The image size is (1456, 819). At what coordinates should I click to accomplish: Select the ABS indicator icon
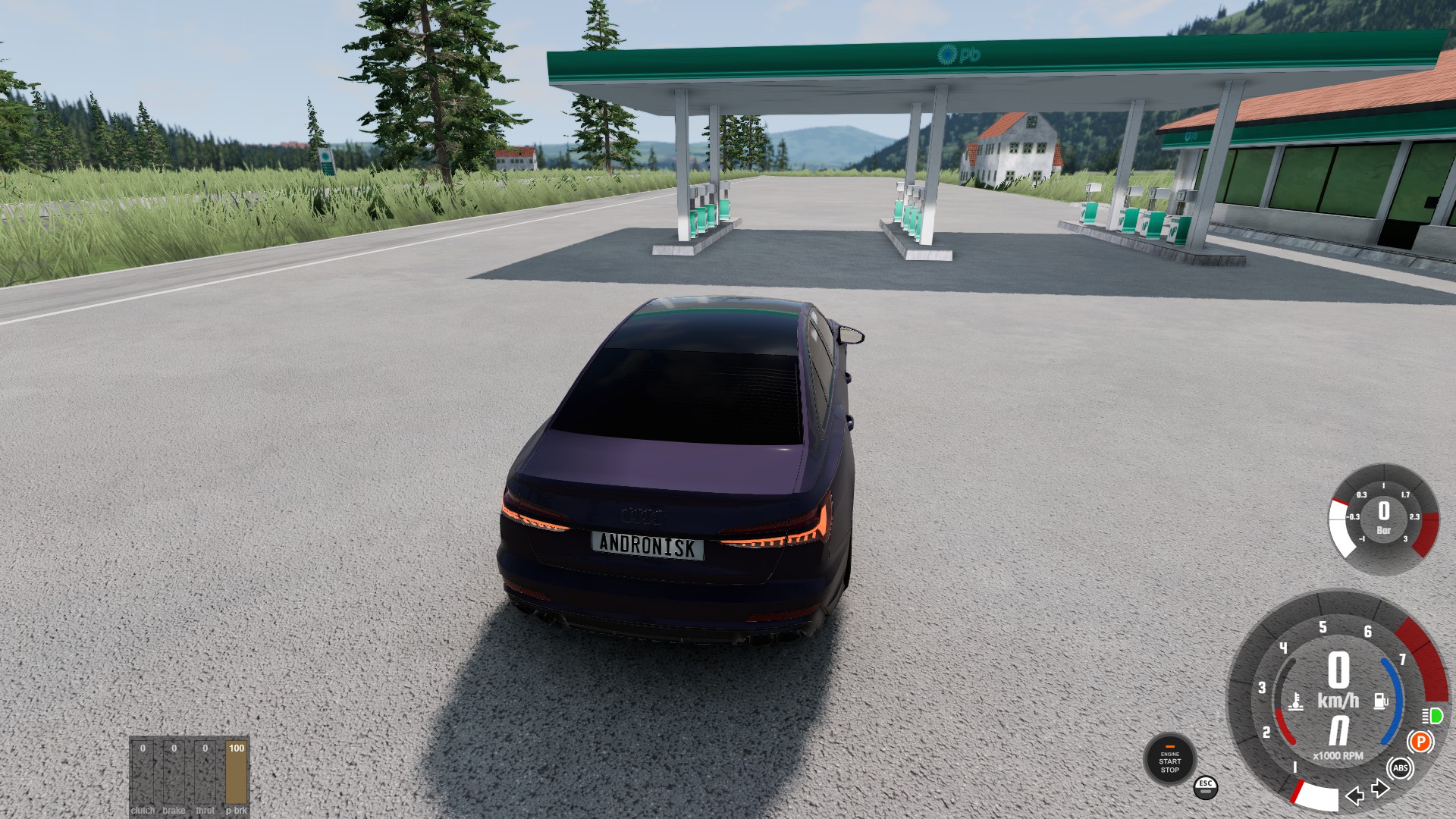coord(1400,768)
